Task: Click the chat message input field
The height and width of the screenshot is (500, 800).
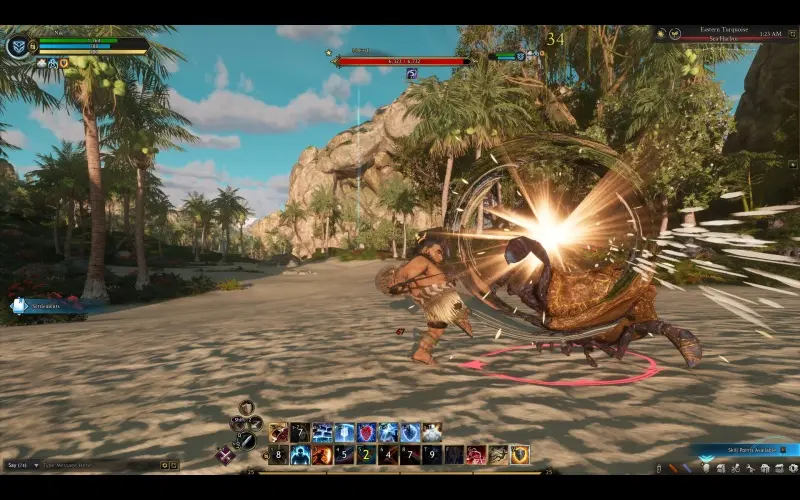Action: (95, 465)
